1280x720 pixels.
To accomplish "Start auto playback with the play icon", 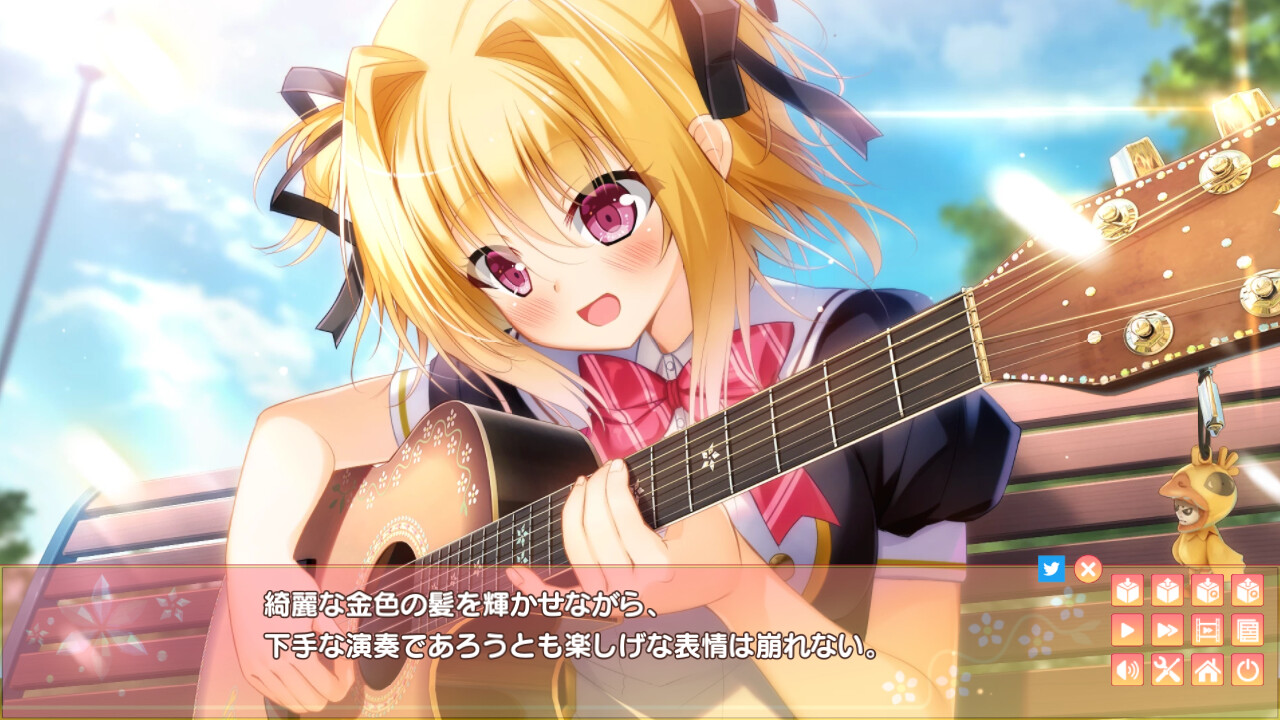I will (1128, 630).
